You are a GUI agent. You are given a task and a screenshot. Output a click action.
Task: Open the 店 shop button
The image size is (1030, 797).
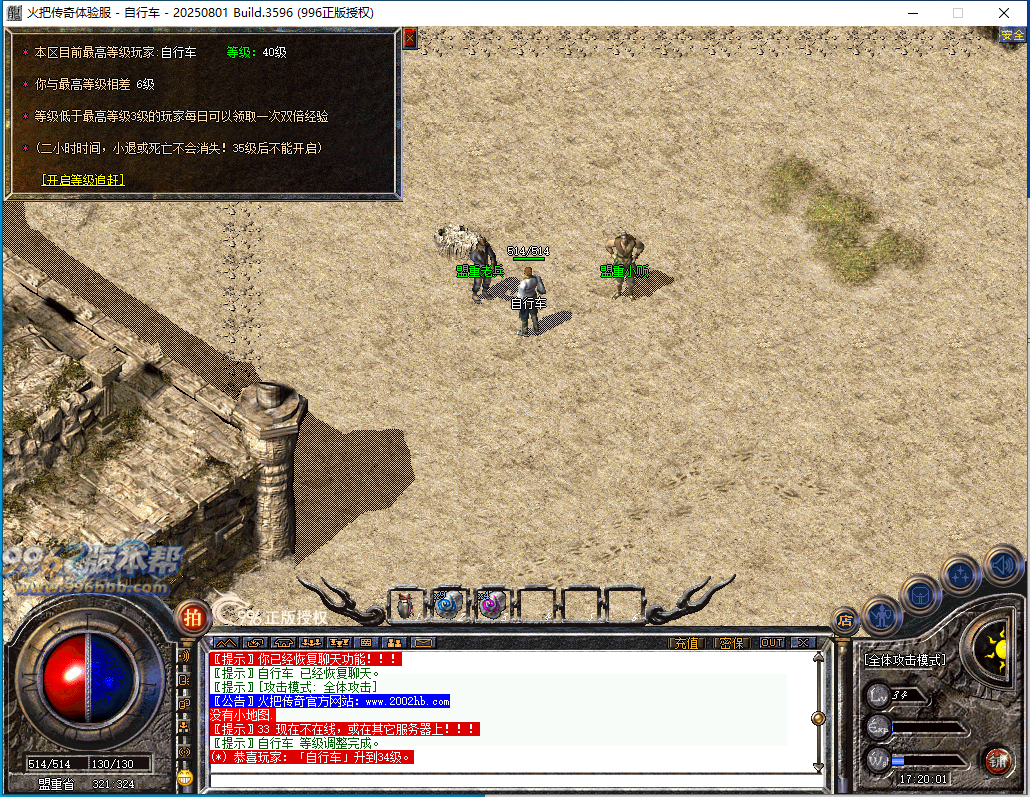tap(845, 620)
